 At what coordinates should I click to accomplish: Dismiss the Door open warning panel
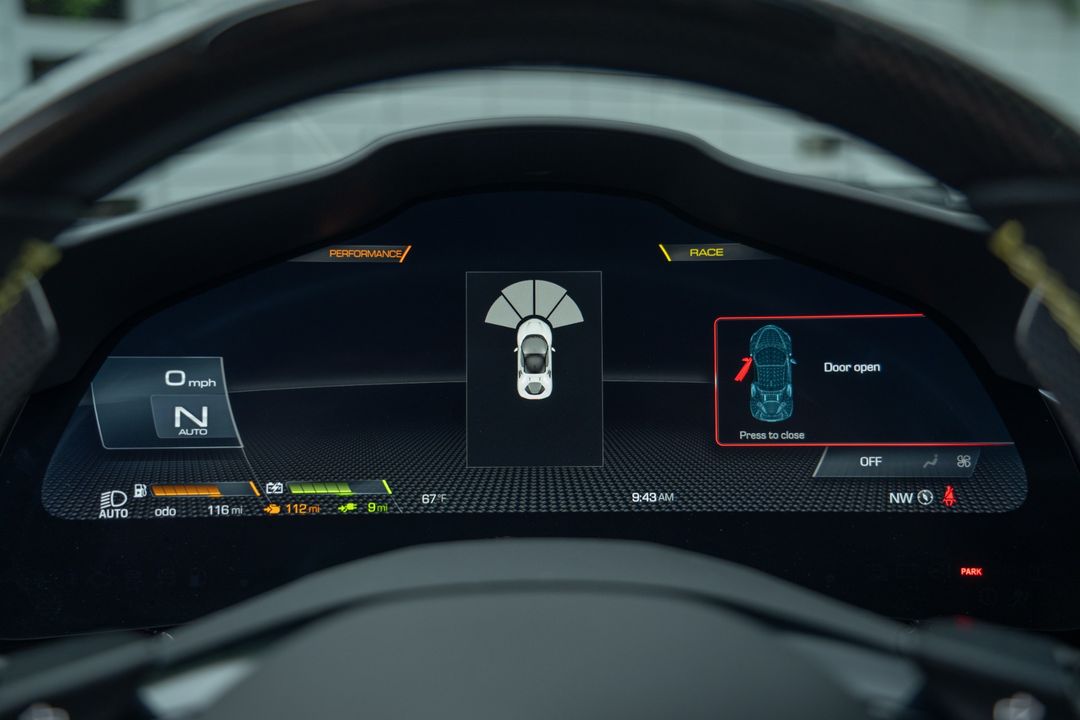point(771,435)
